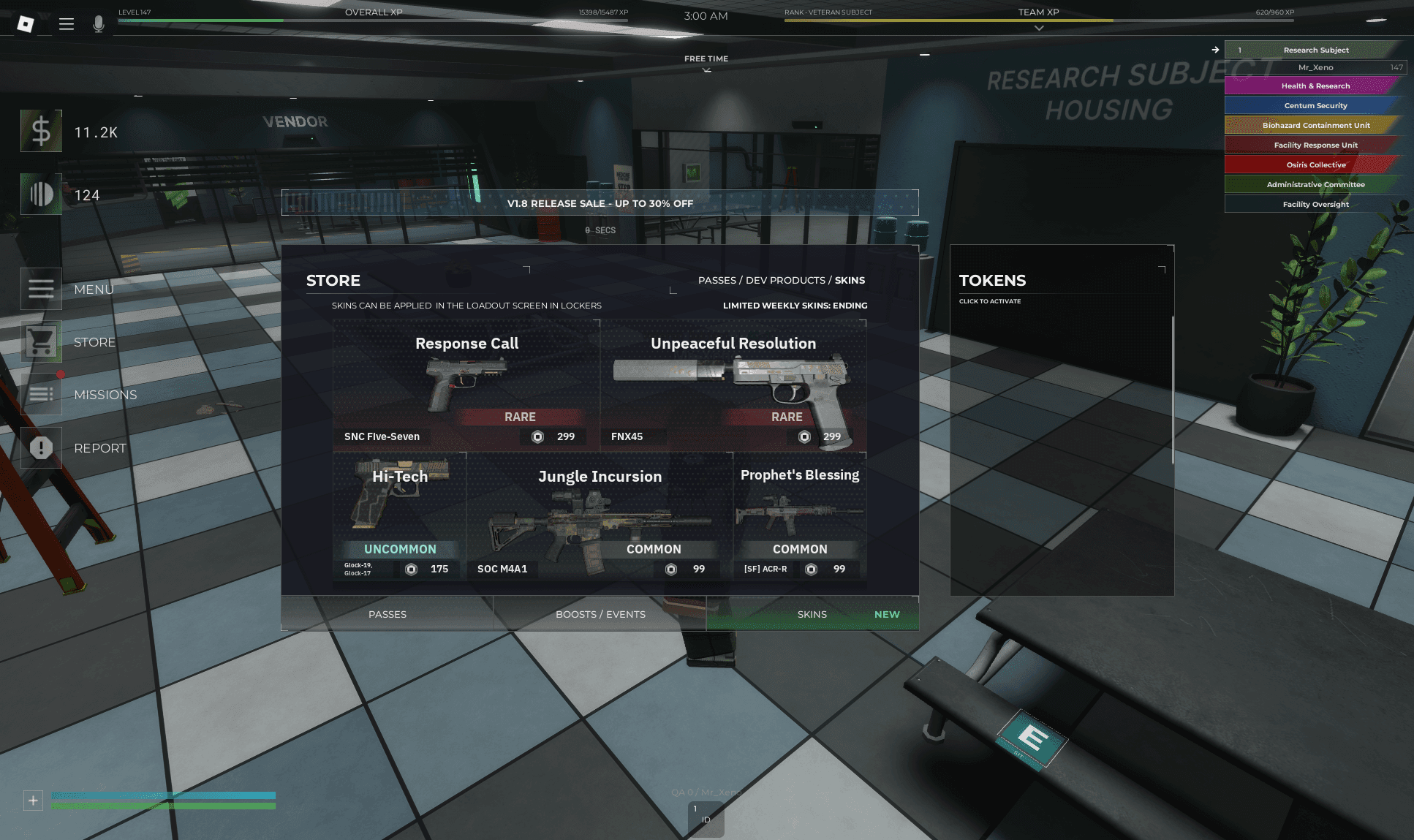Open the hamburger menu beside the Roblox logo
The width and height of the screenshot is (1414, 840).
click(x=67, y=23)
